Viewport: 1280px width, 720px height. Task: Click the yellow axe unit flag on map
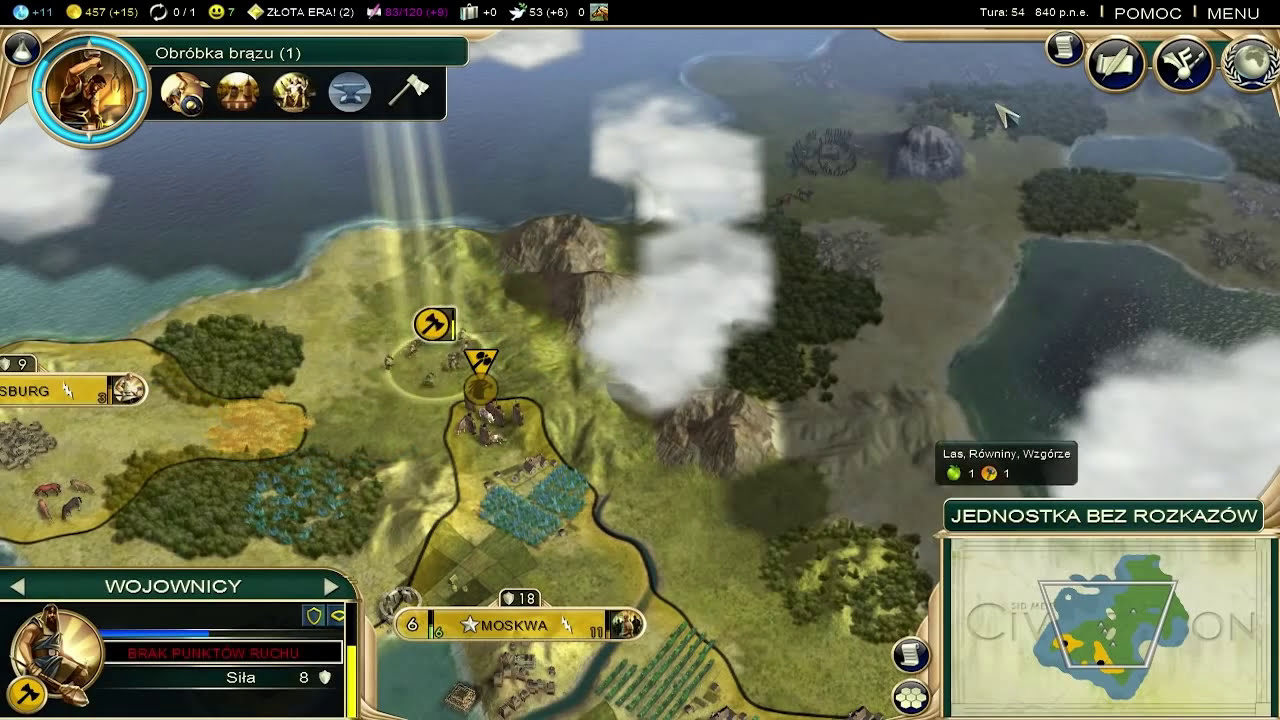433,324
